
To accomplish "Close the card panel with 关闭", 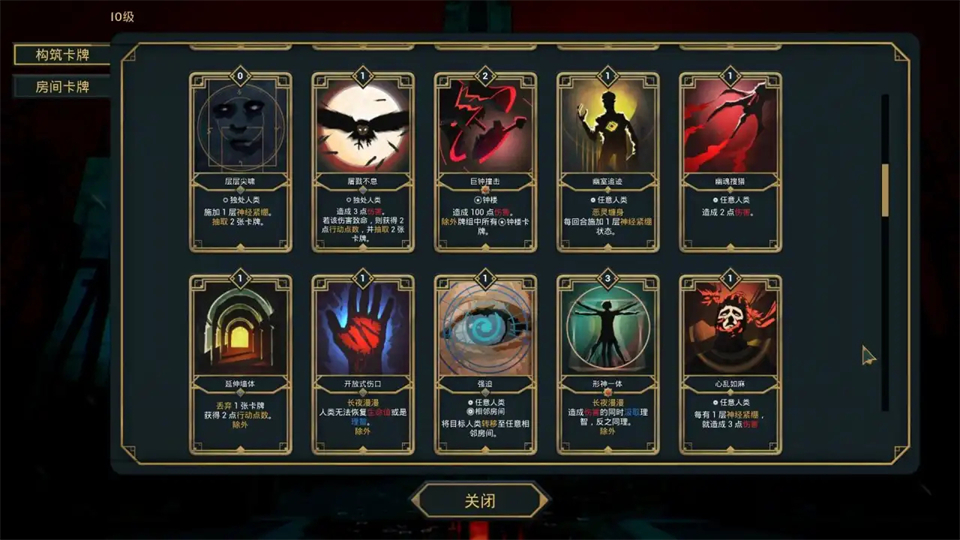I will 481,500.
